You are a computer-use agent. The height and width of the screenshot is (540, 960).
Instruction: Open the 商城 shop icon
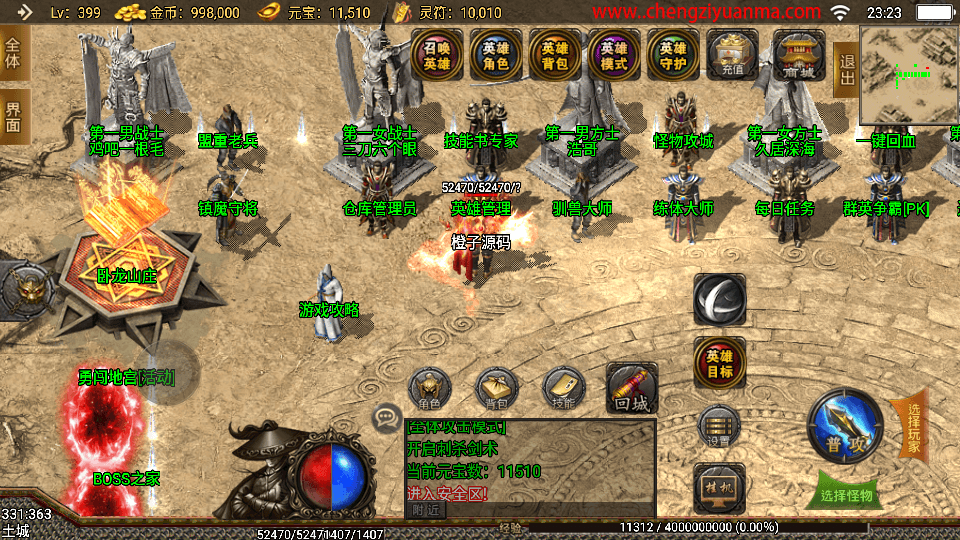pos(798,55)
